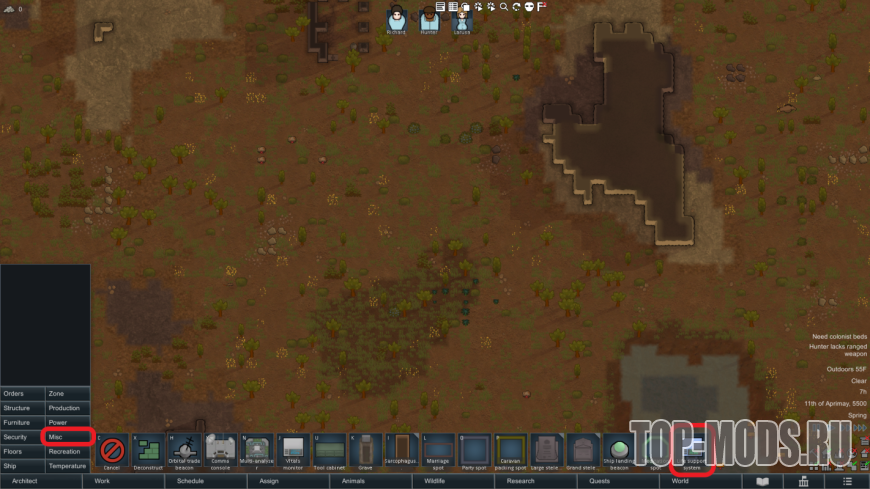The height and width of the screenshot is (489, 870).
Task: Select the Cancel designator
Action: click(112, 452)
